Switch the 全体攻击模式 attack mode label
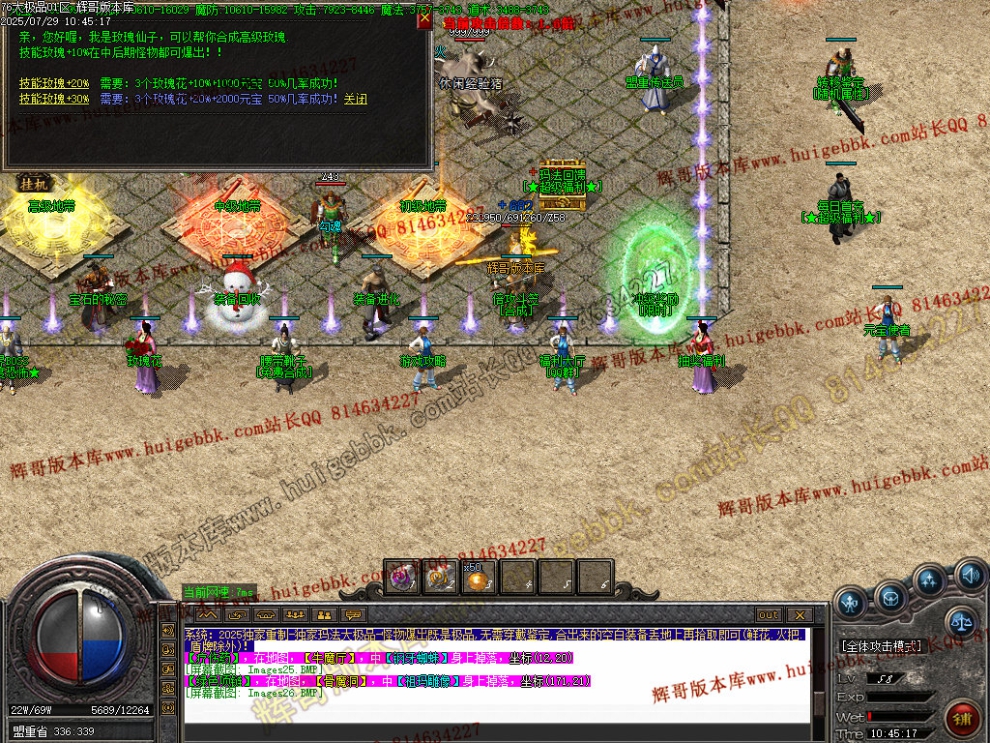 click(881, 646)
